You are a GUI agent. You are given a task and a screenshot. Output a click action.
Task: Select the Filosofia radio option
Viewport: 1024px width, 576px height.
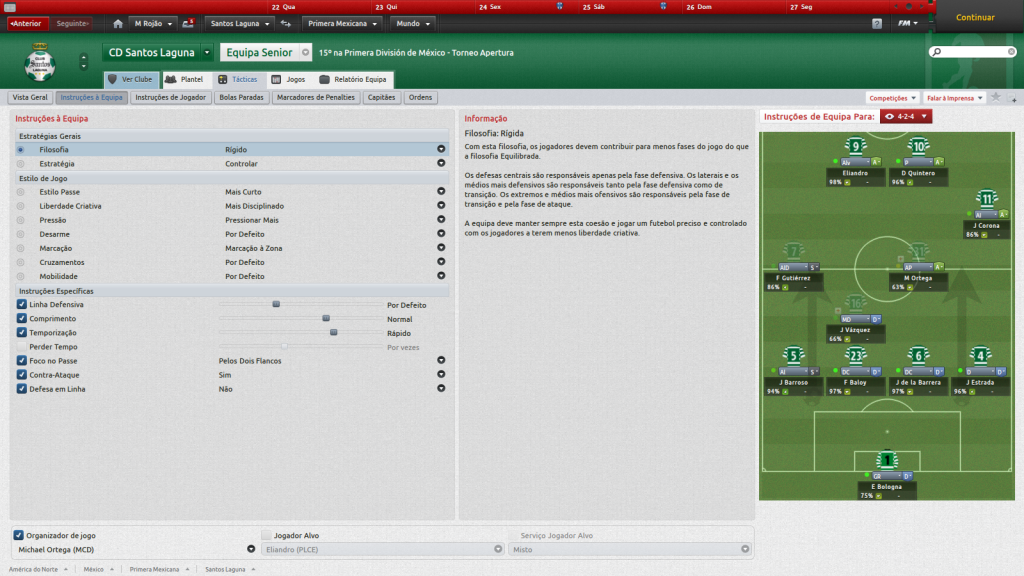[21, 149]
